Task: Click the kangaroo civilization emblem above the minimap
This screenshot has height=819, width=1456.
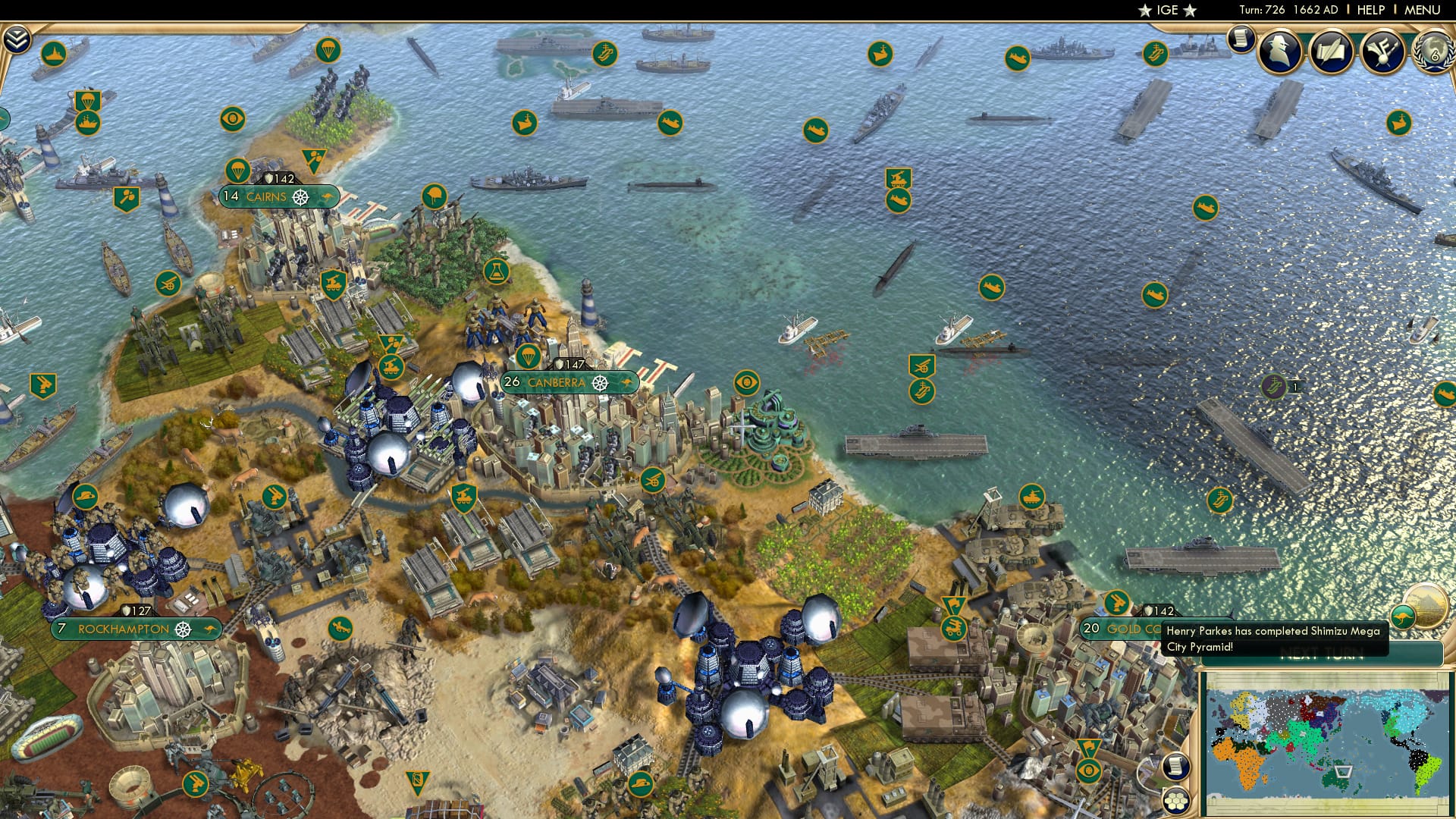Action: 1403,617
